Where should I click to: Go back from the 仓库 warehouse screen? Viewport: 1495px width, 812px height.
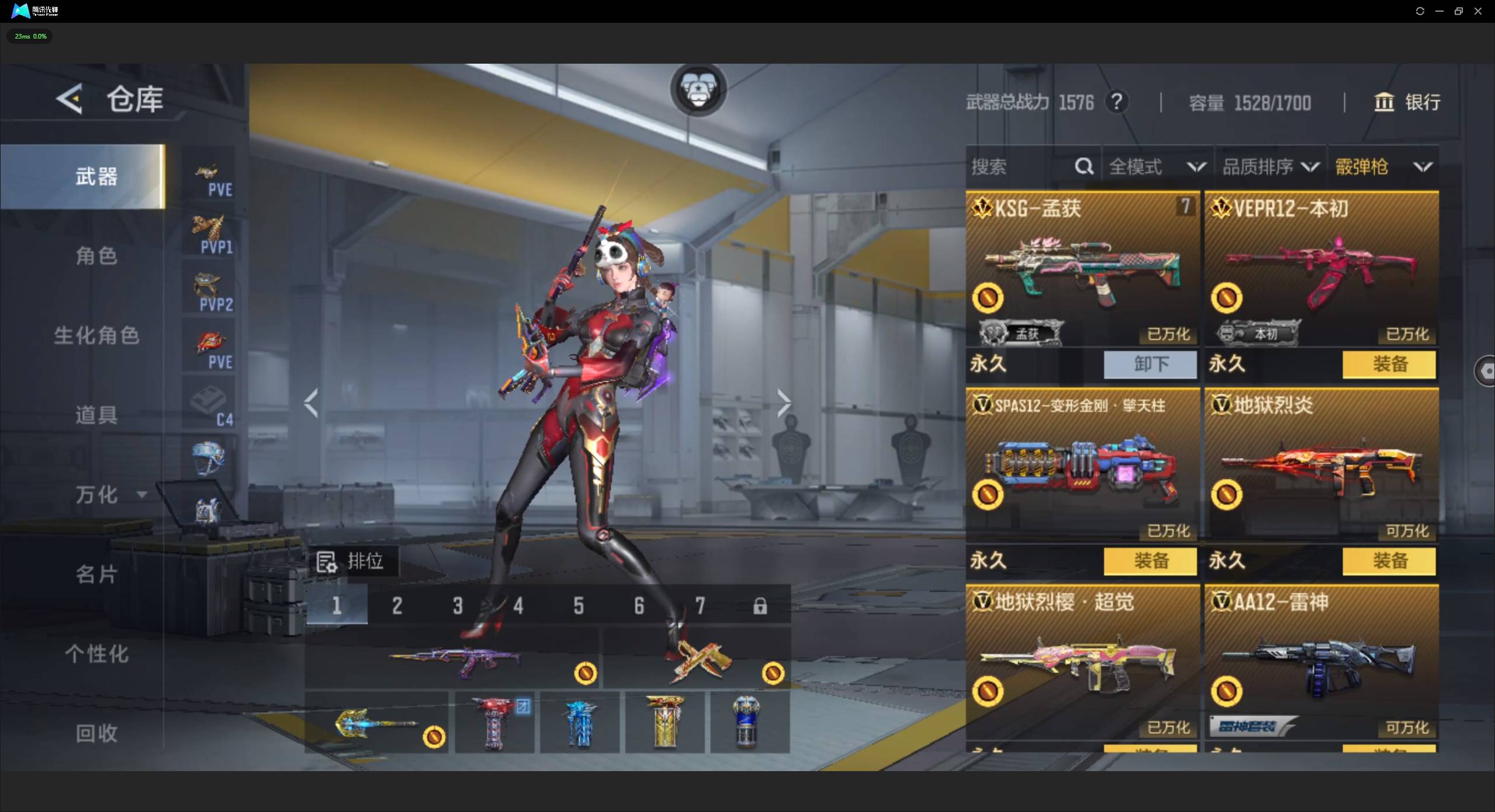point(70,99)
